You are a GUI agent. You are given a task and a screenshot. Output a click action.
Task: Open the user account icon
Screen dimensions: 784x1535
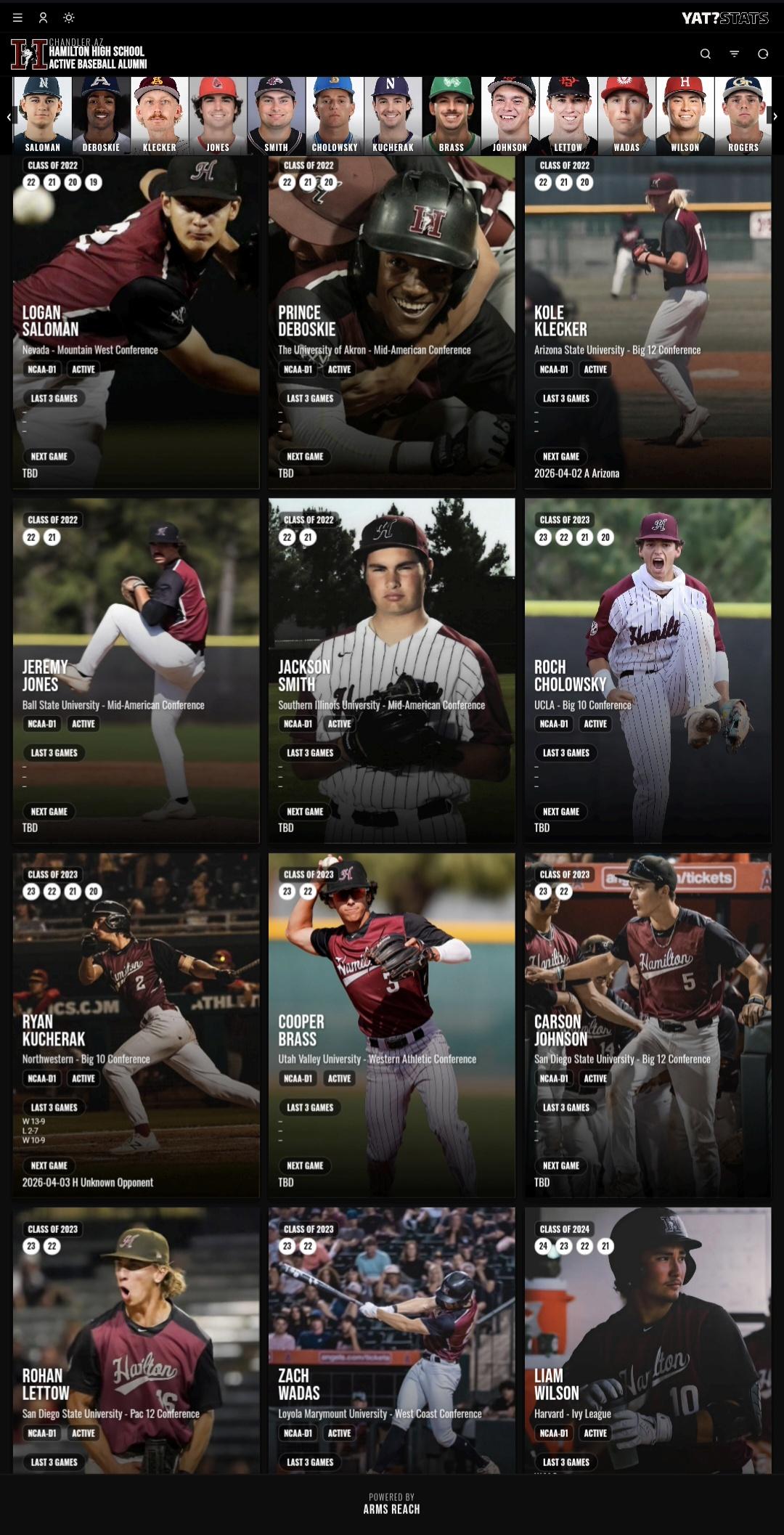pyautogui.click(x=43, y=17)
